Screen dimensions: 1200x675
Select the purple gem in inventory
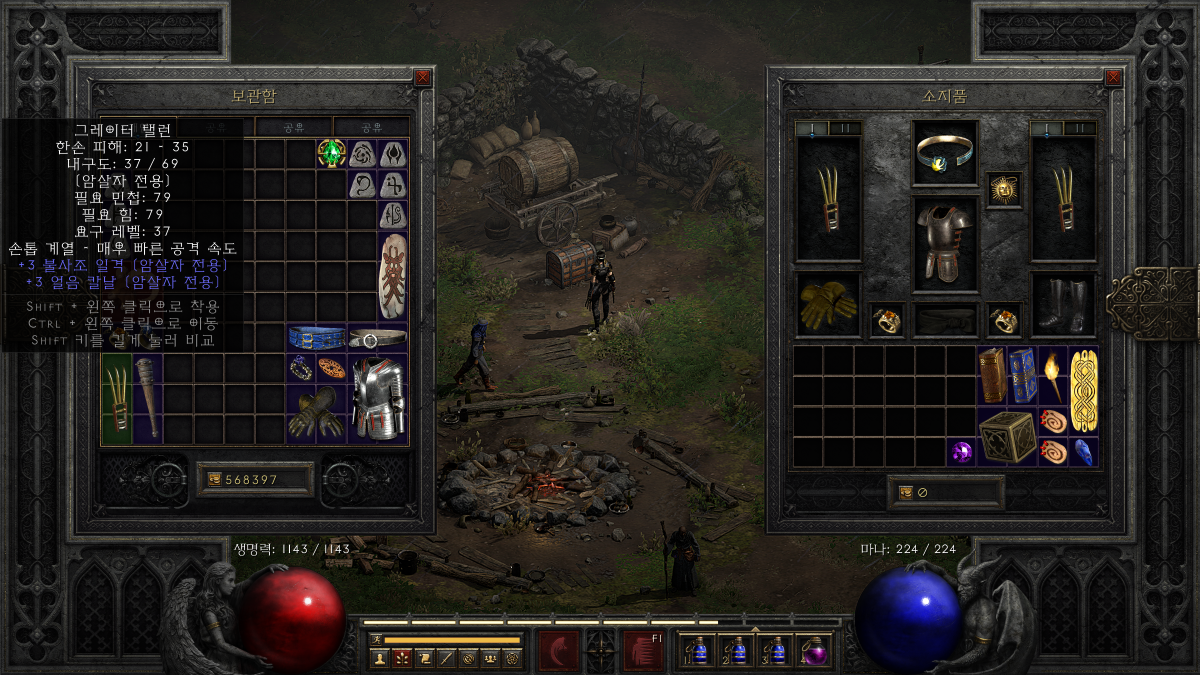tap(961, 452)
